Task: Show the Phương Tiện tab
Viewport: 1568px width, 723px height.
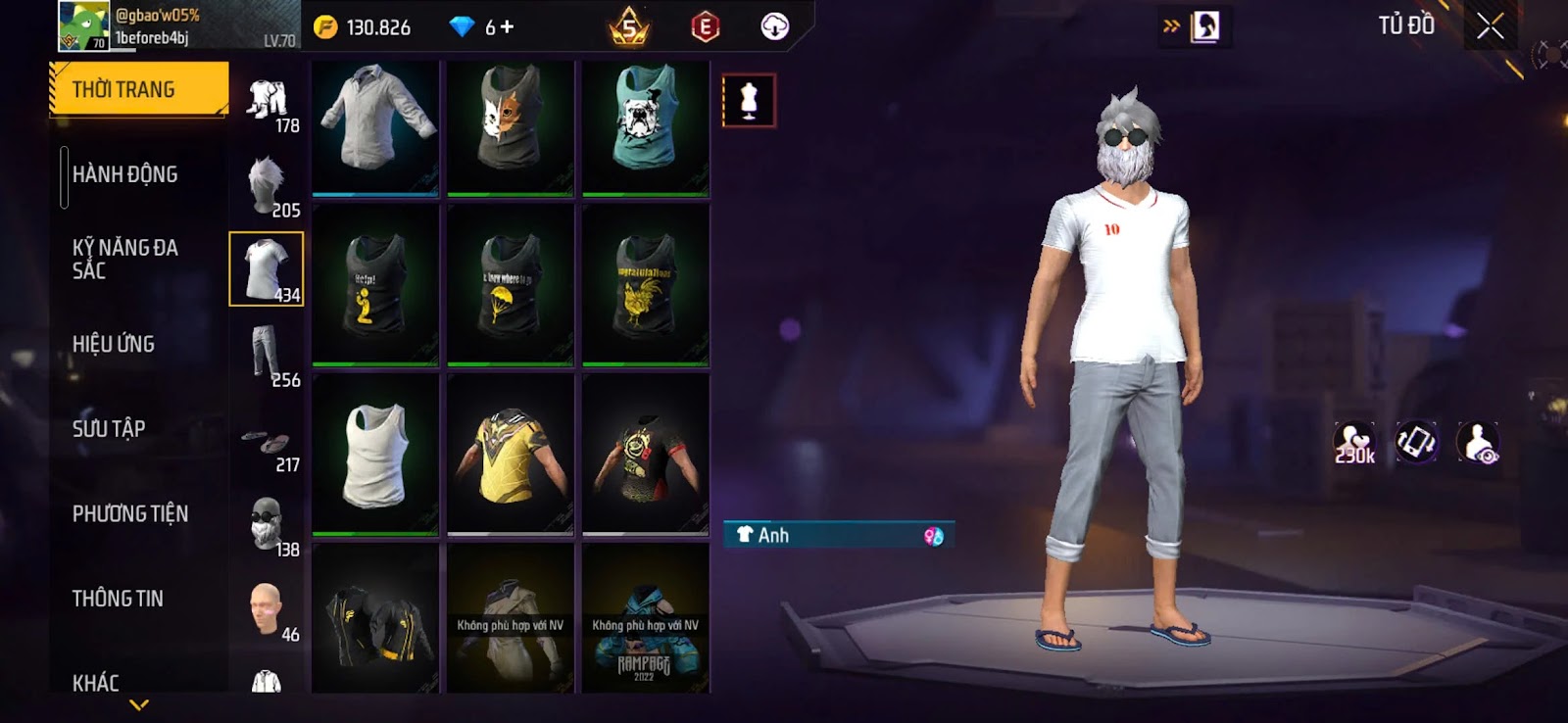Action: pos(130,513)
